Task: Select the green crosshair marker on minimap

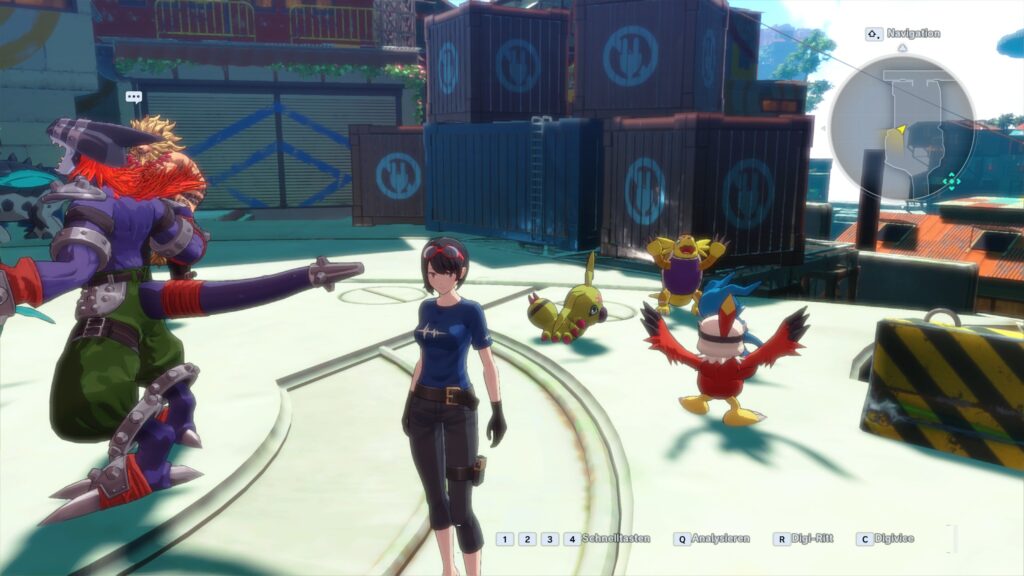Action: pyautogui.click(x=951, y=182)
